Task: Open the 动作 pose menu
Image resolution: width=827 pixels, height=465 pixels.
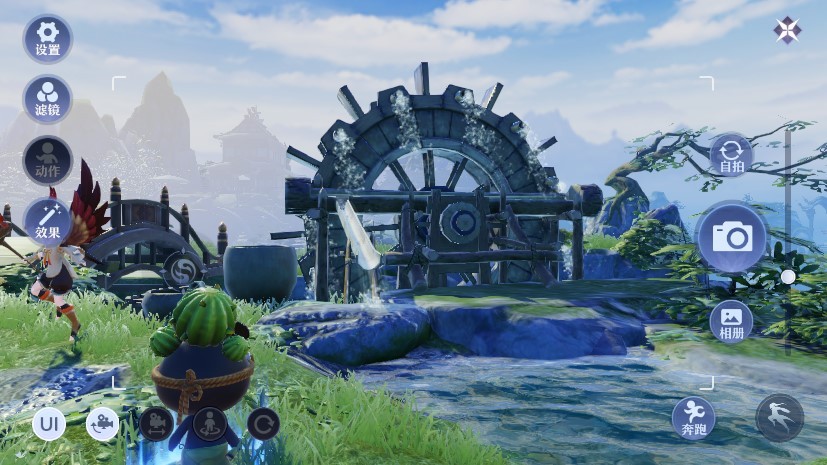Action: point(47,159)
